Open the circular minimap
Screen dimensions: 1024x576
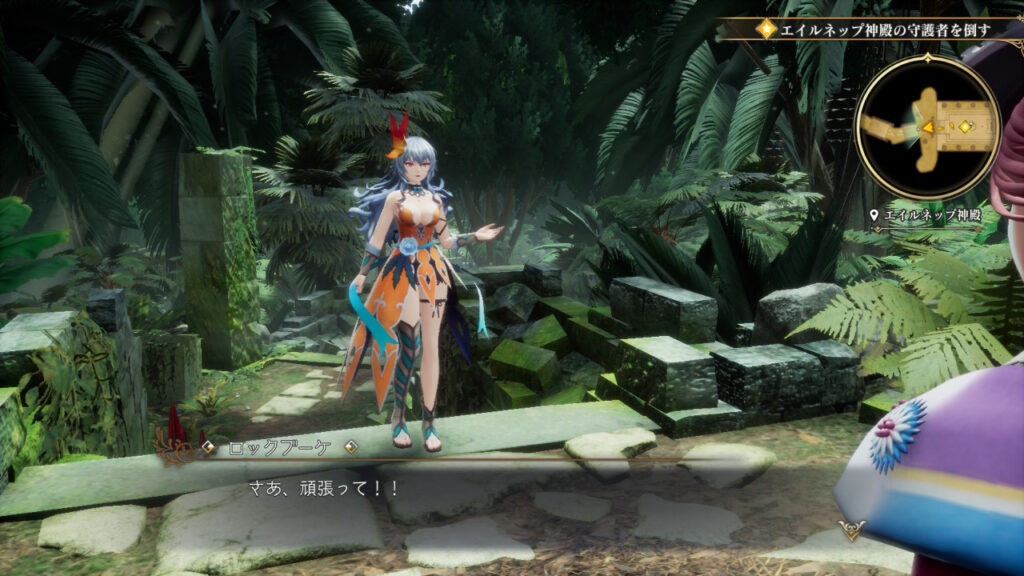928,127
